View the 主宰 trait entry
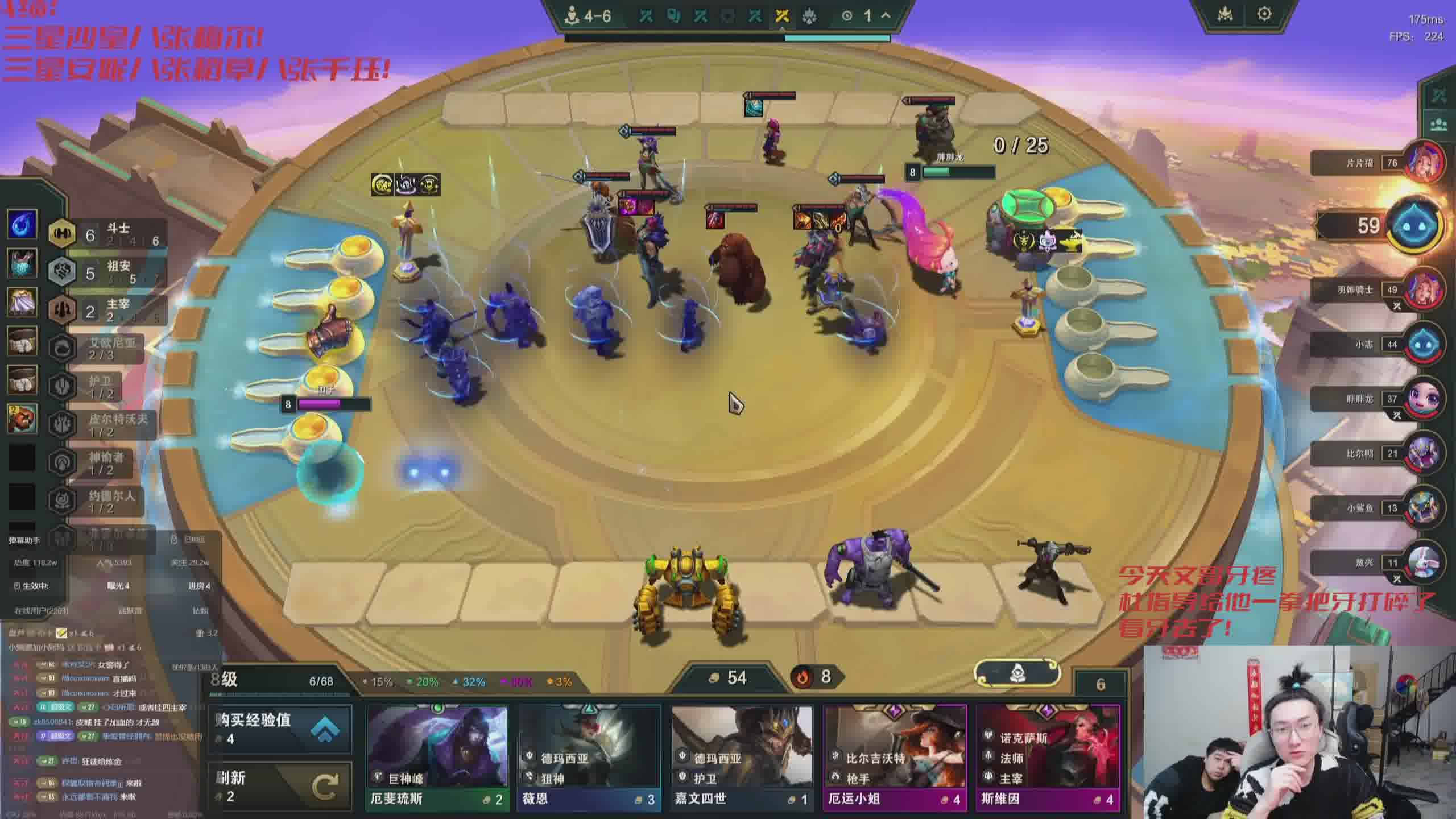The height and width of the screenshot is (819, 1456). click(x=108, y=310)
